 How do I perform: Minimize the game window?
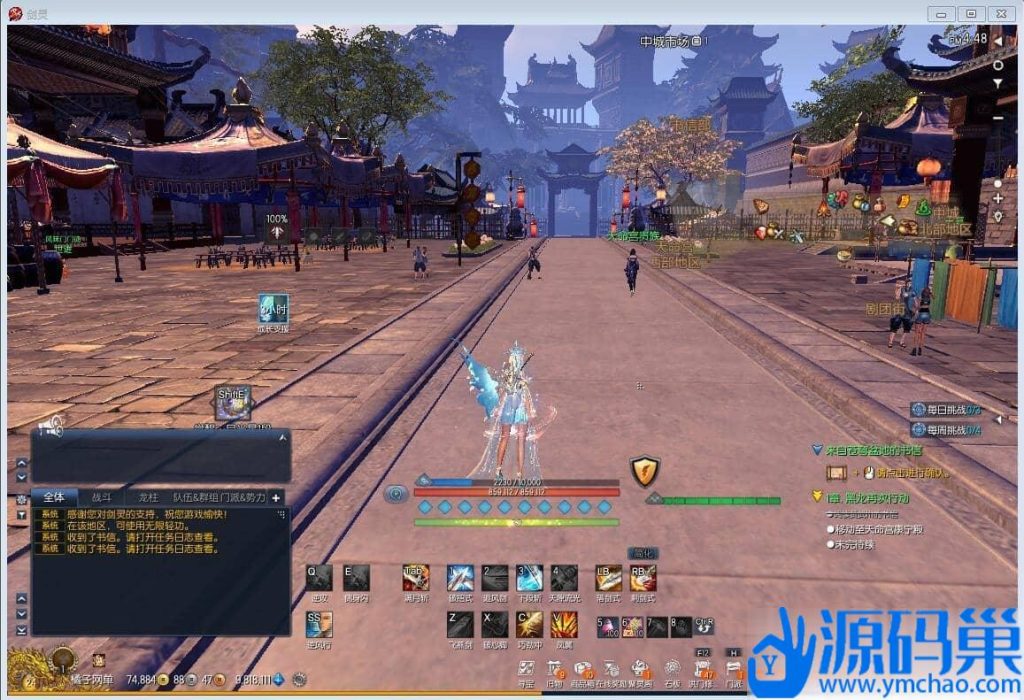point(940,13)
